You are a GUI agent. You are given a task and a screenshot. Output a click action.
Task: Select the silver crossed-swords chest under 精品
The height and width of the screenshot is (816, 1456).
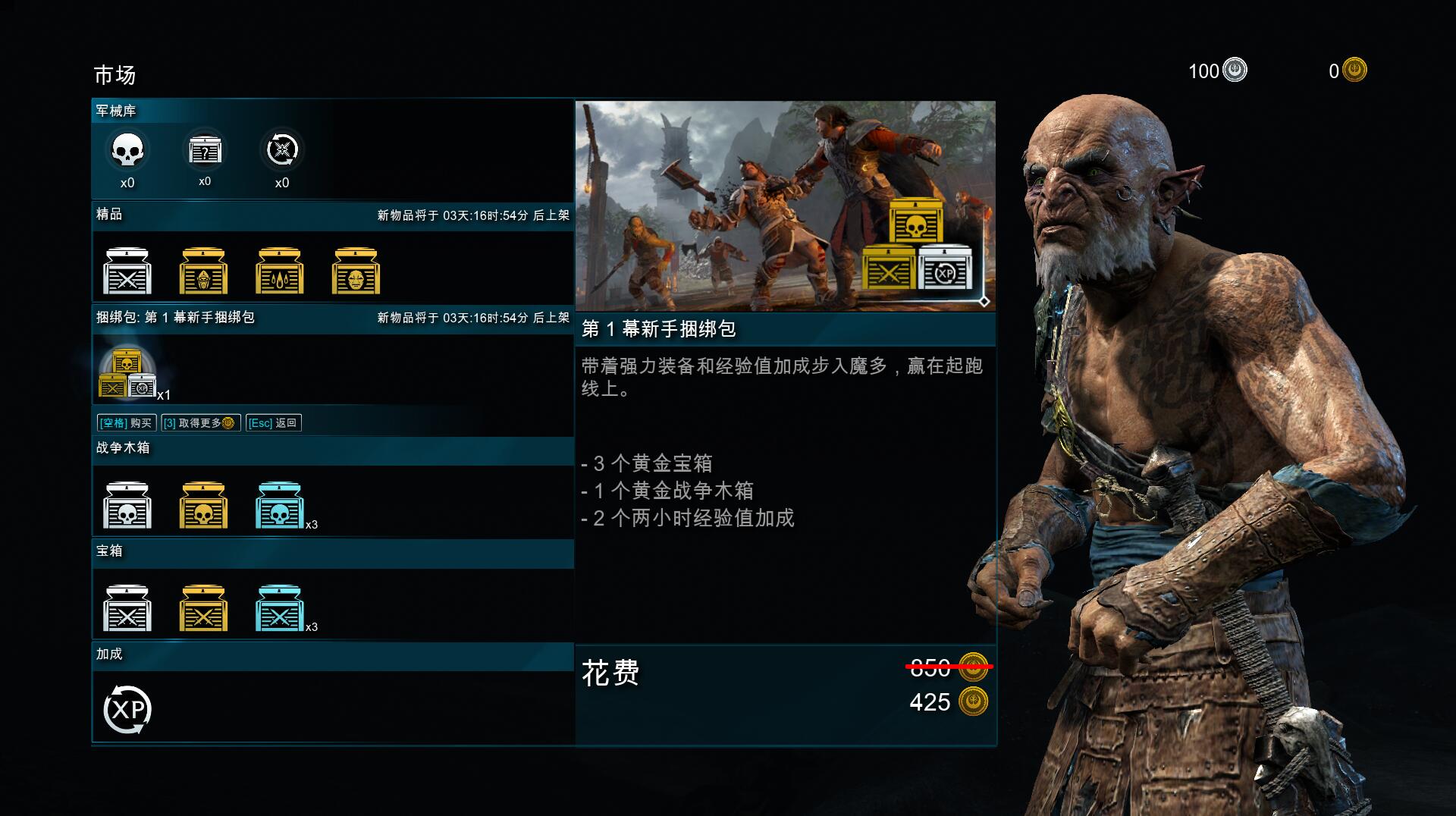pyautogui.click(x=127, y=271)
